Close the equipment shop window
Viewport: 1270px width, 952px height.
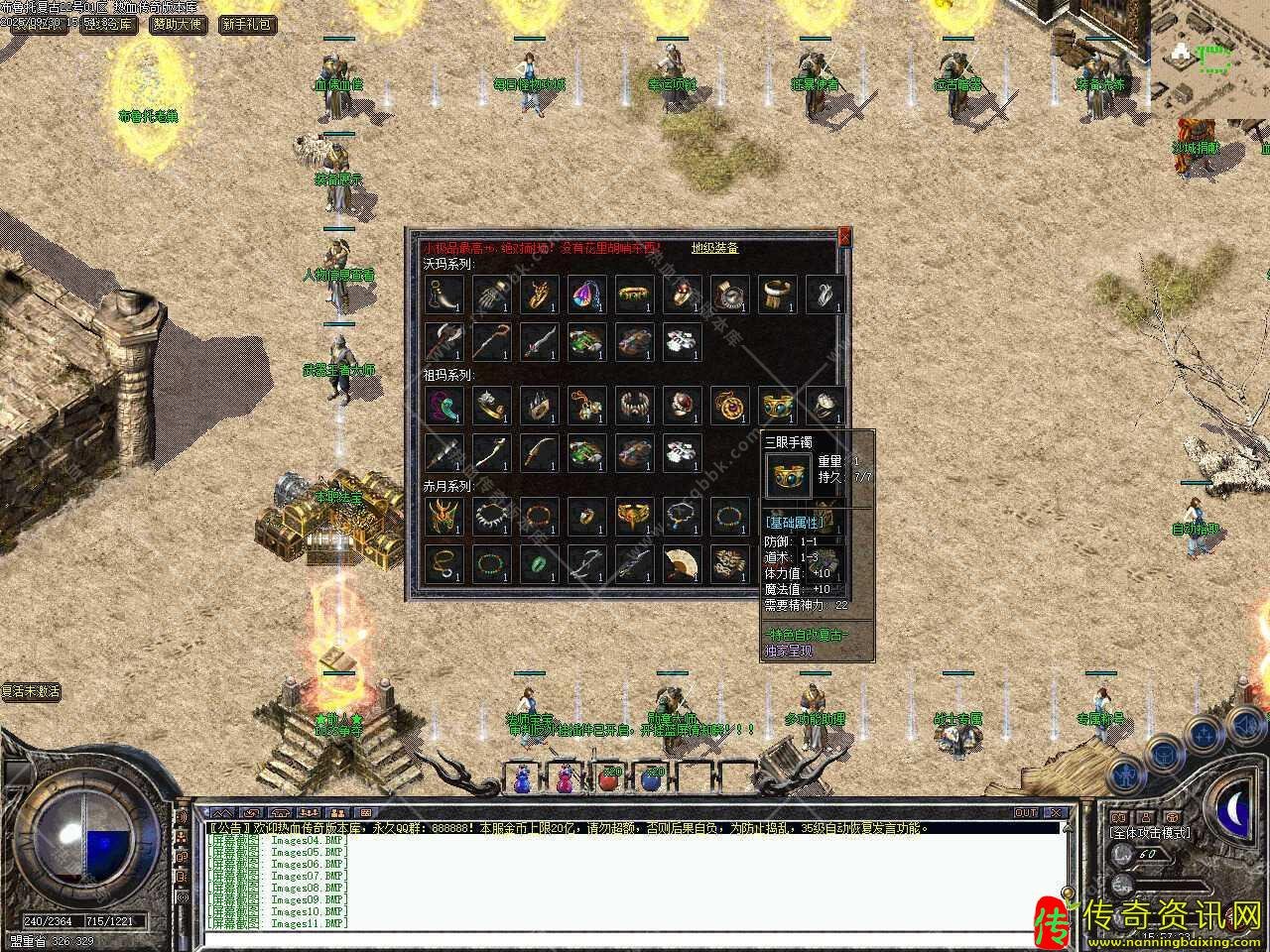(x=844, y=237)
